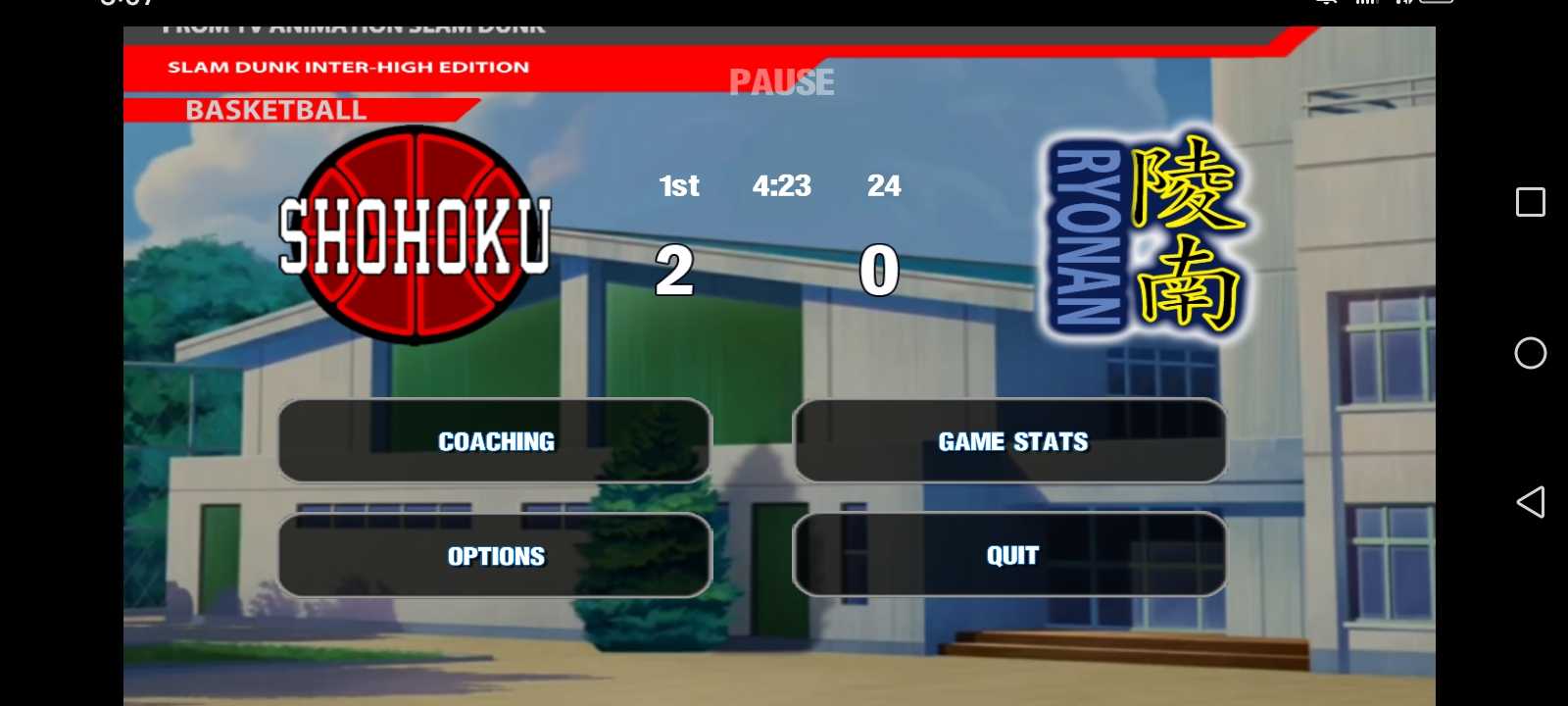The width and height of the screenshot is (1568, 706).
Task: Quit the current game
Action: tap(1009, 556)
